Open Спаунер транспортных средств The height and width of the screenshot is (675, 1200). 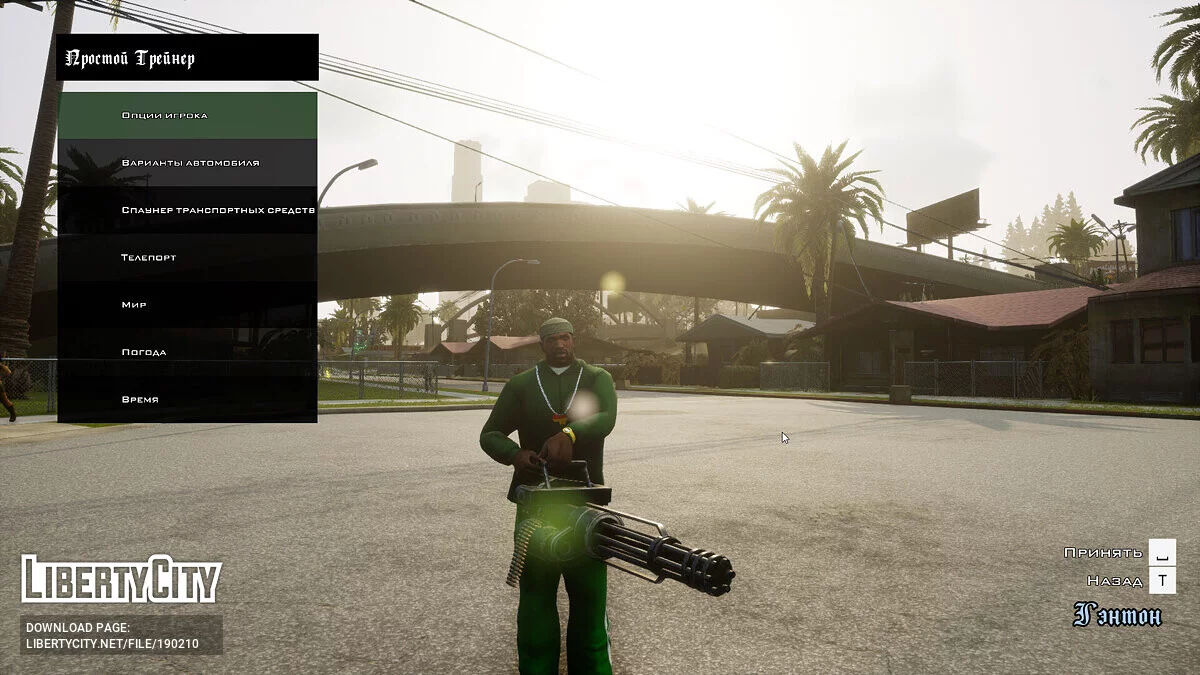point(187,210)
